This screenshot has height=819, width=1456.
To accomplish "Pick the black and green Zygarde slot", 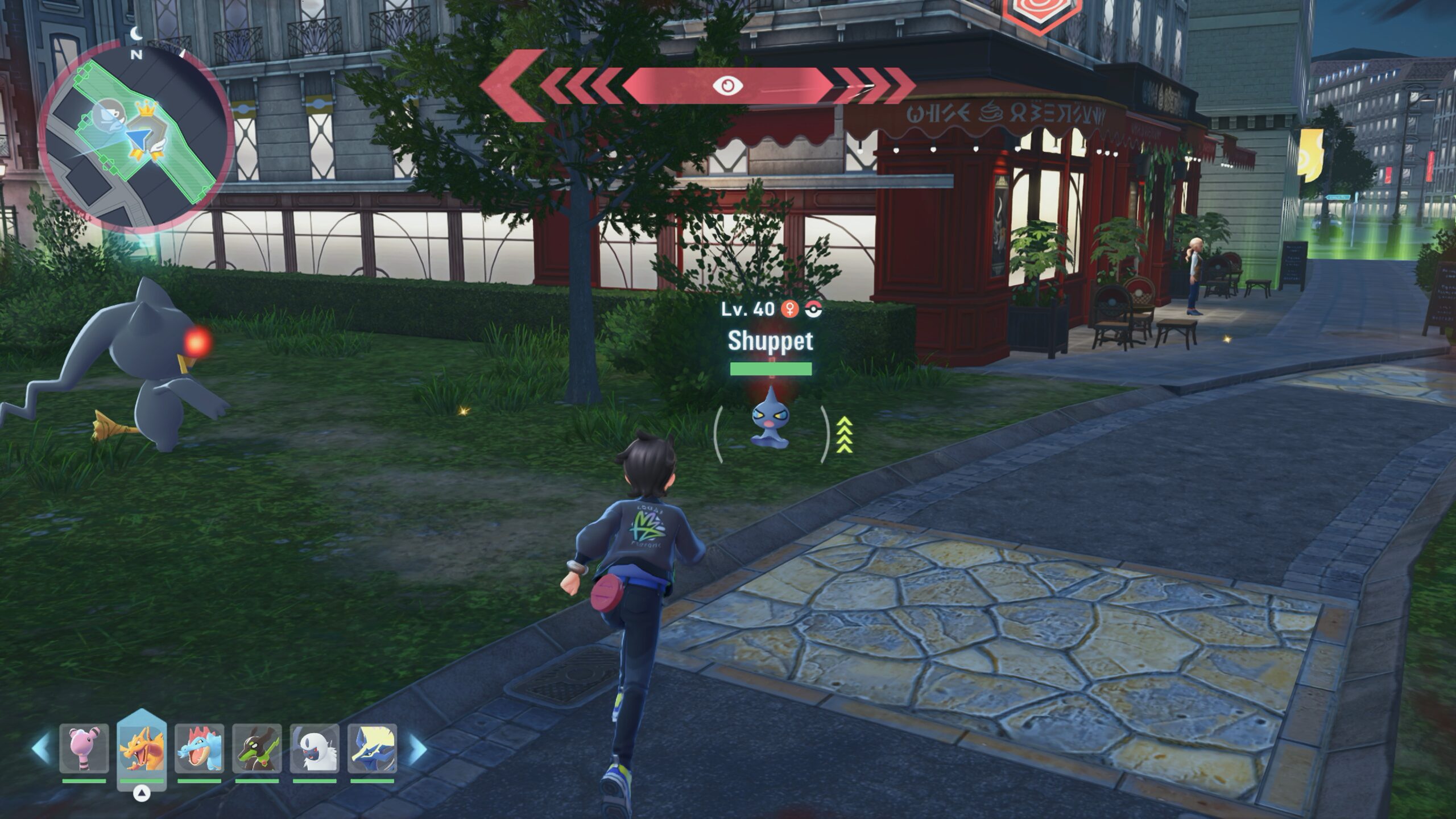I will pos(257,748).
